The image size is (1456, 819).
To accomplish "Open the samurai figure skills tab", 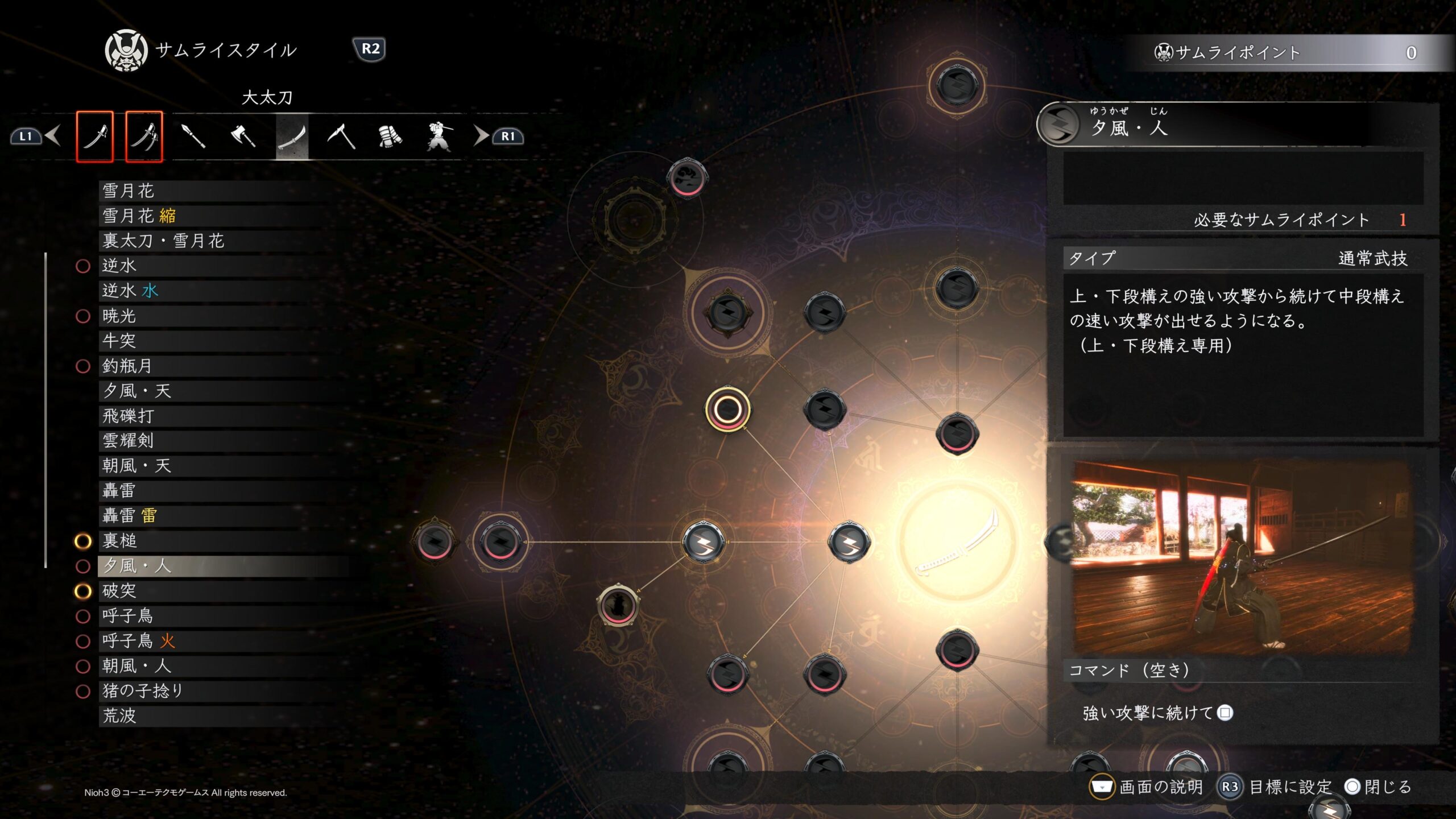I will click(x=439, y=136).
